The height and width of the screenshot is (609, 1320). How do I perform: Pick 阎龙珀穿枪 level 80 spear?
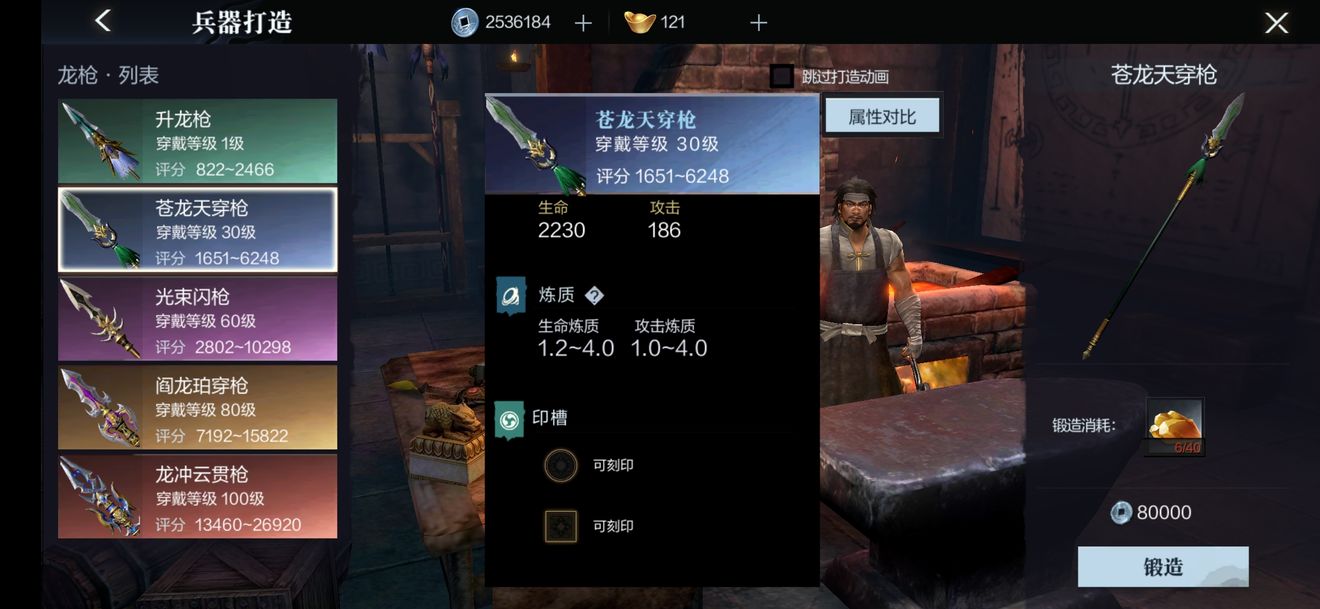pyautogui.click(x=197, y=408)
